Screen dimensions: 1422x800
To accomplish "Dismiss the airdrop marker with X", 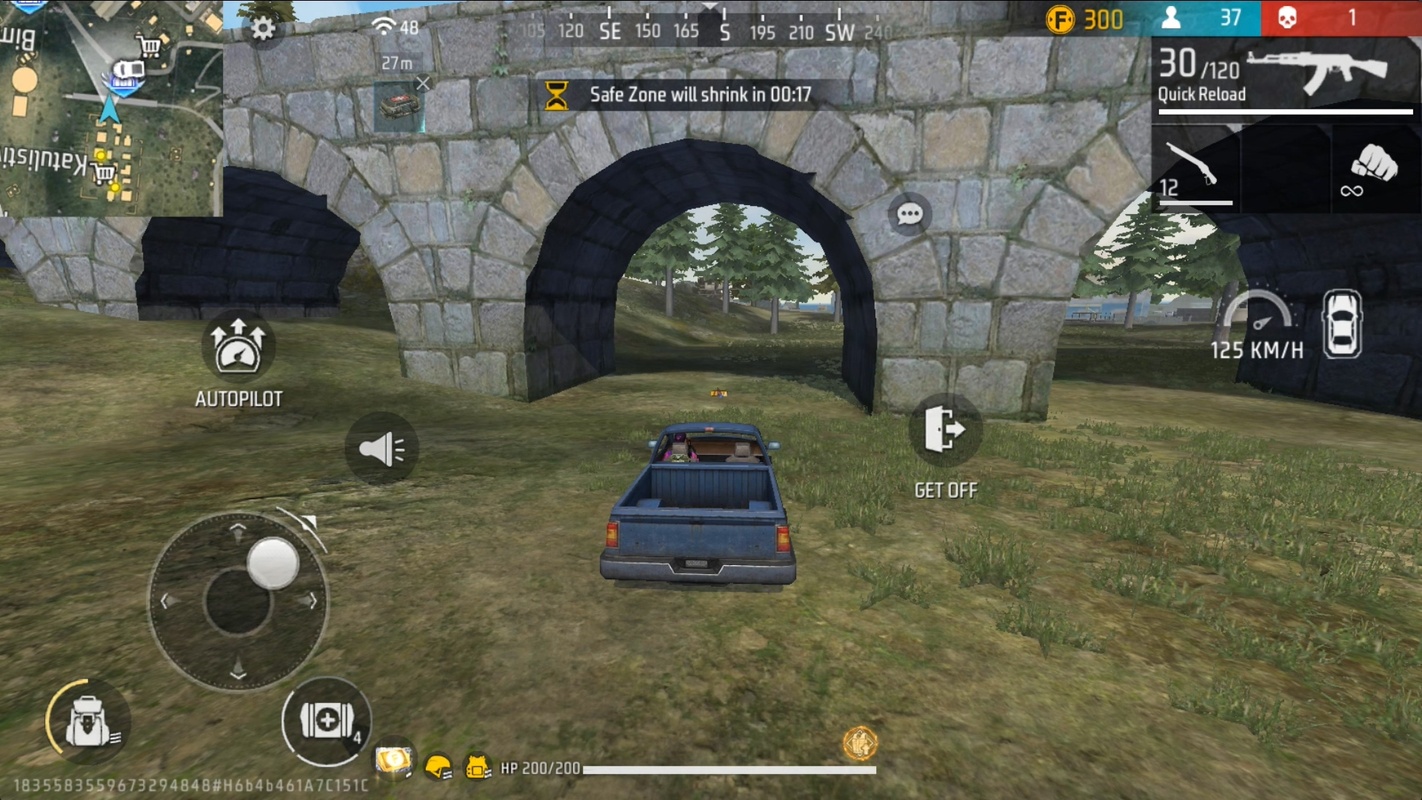I will click(423, 84).
